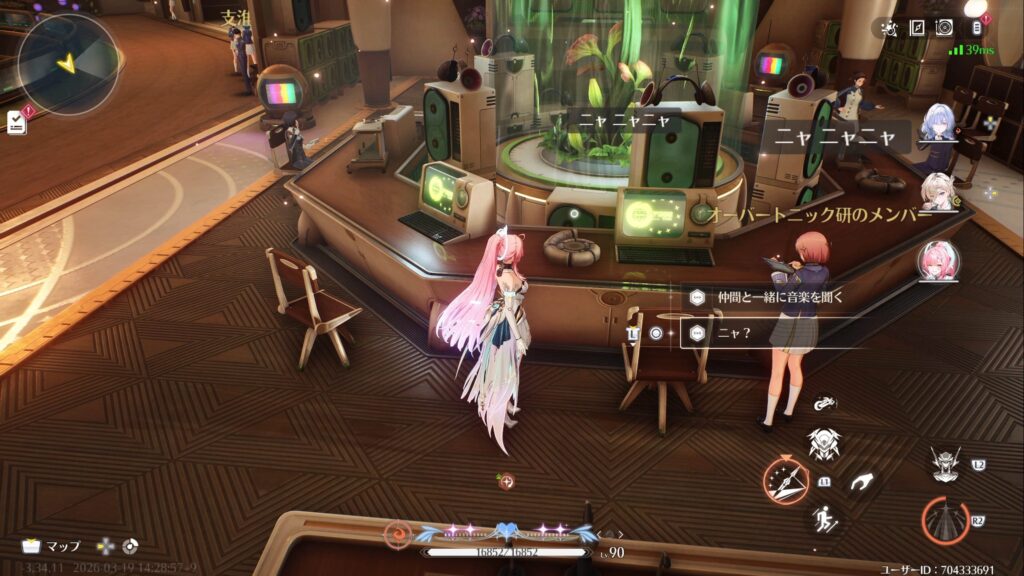The height and width of the screenshot is (576, 1024).
Task: Open the quest checklist icon
Action: (x=16, y=122)
